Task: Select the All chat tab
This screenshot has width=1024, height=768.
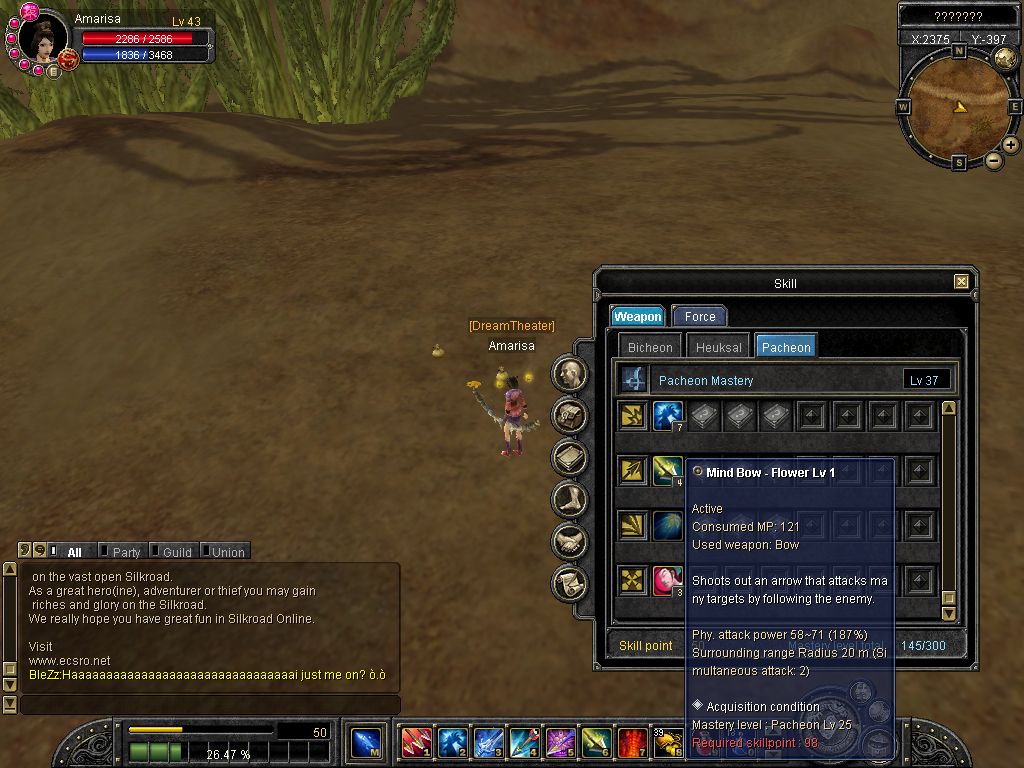Action: coord(74,552)
